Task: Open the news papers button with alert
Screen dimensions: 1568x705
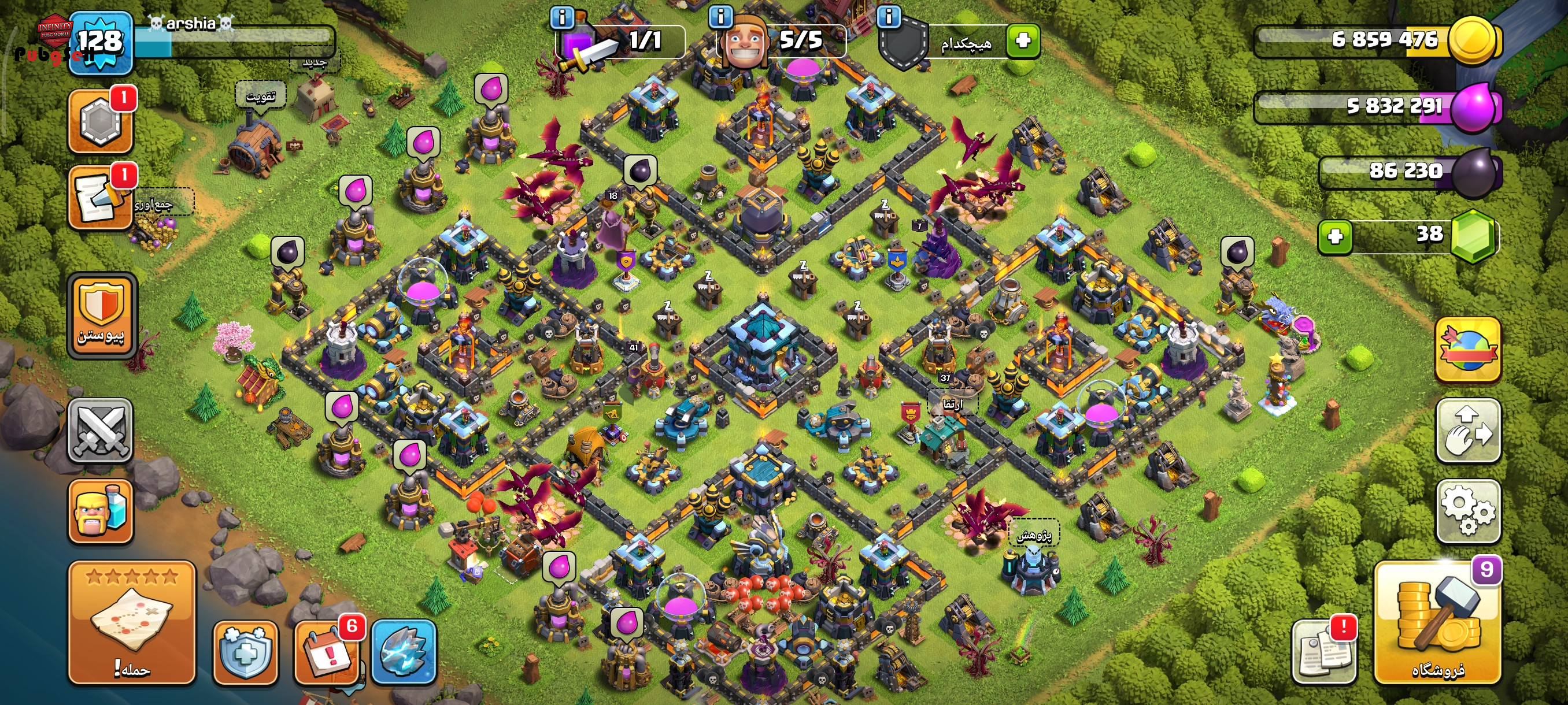Action: tap(1324, 652)
